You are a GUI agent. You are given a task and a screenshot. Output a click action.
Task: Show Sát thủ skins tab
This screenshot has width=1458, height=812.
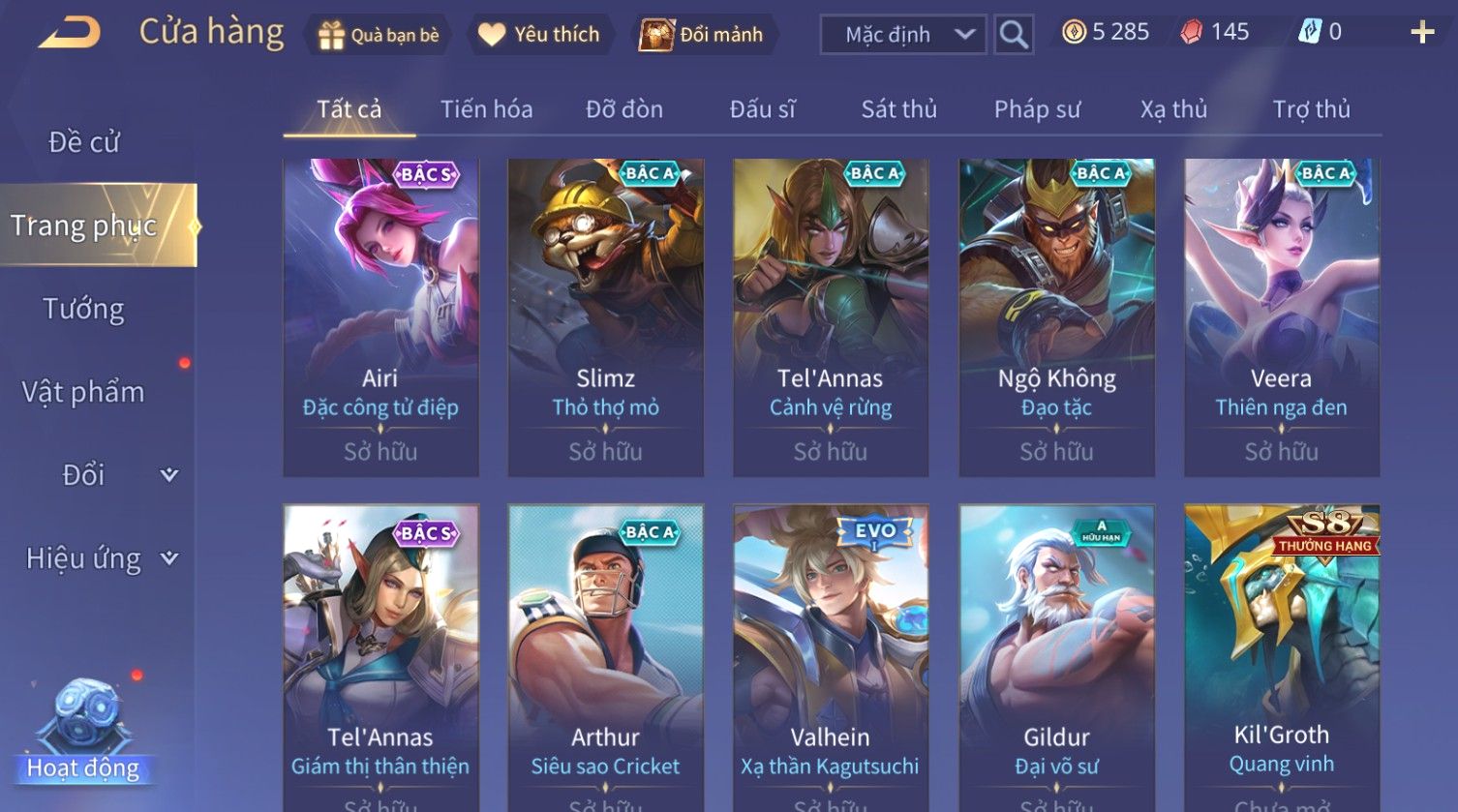point(898,109)
